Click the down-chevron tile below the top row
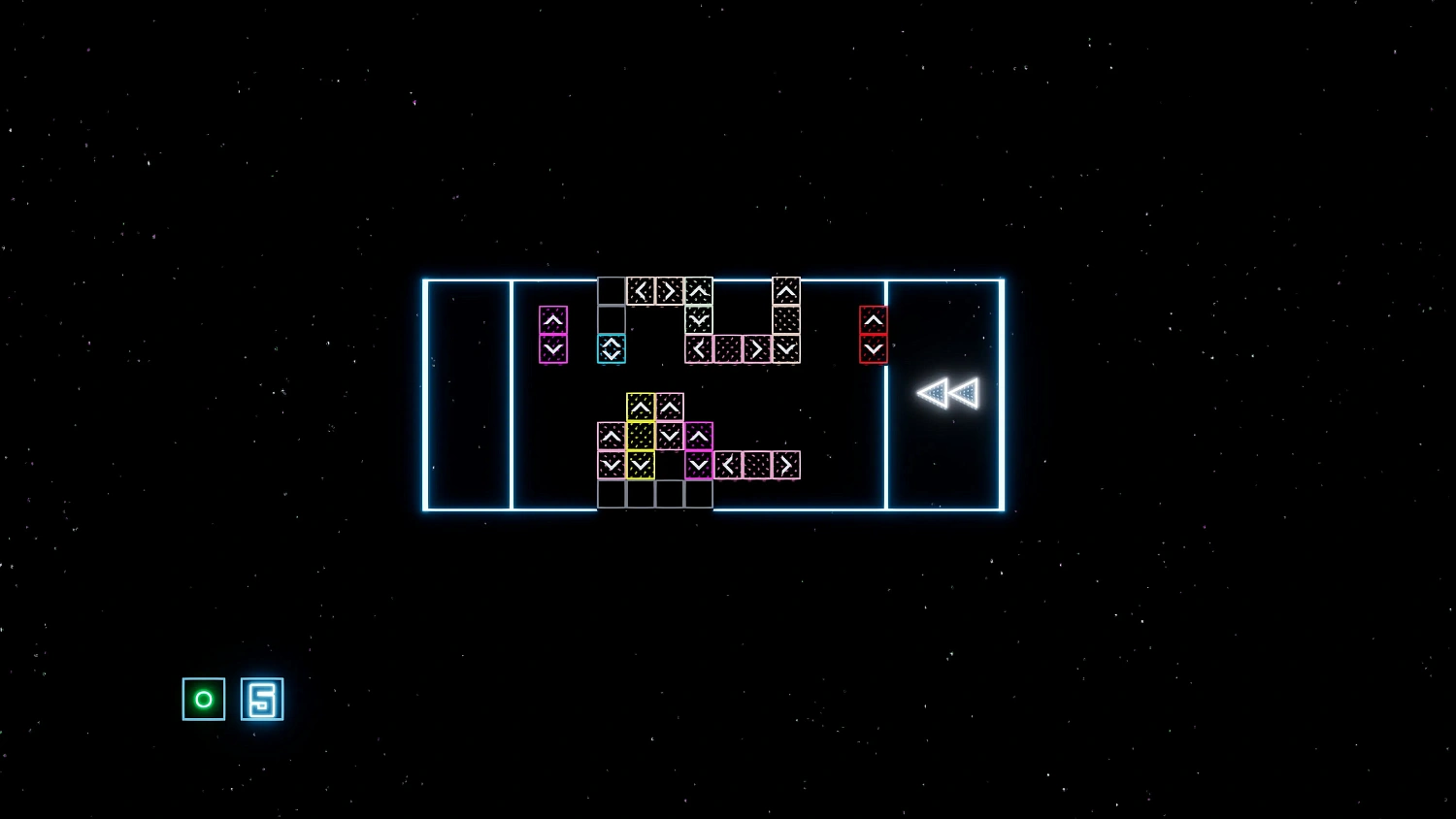 (699, 320)
